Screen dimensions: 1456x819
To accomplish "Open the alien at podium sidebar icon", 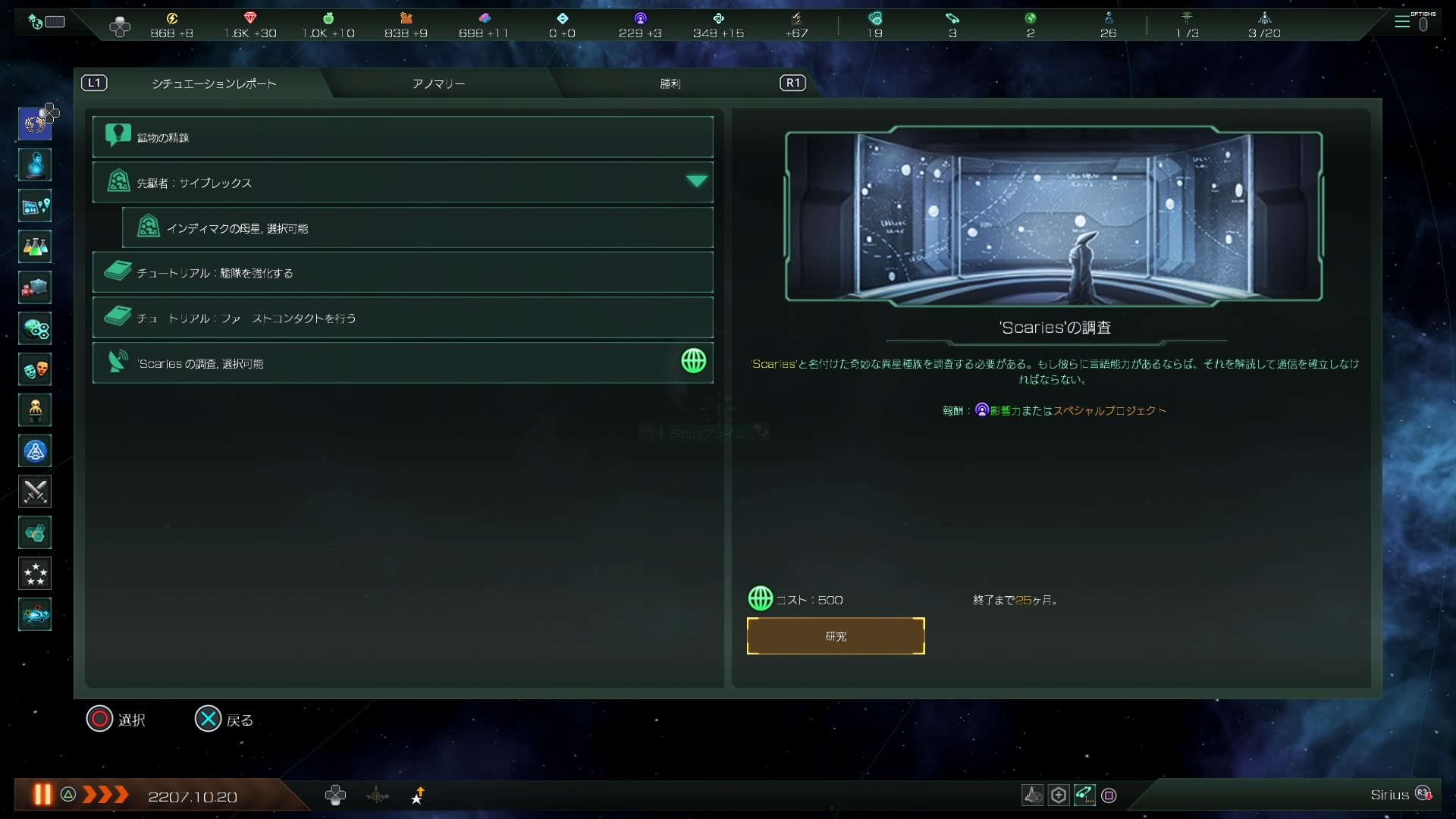I will 35,410.
